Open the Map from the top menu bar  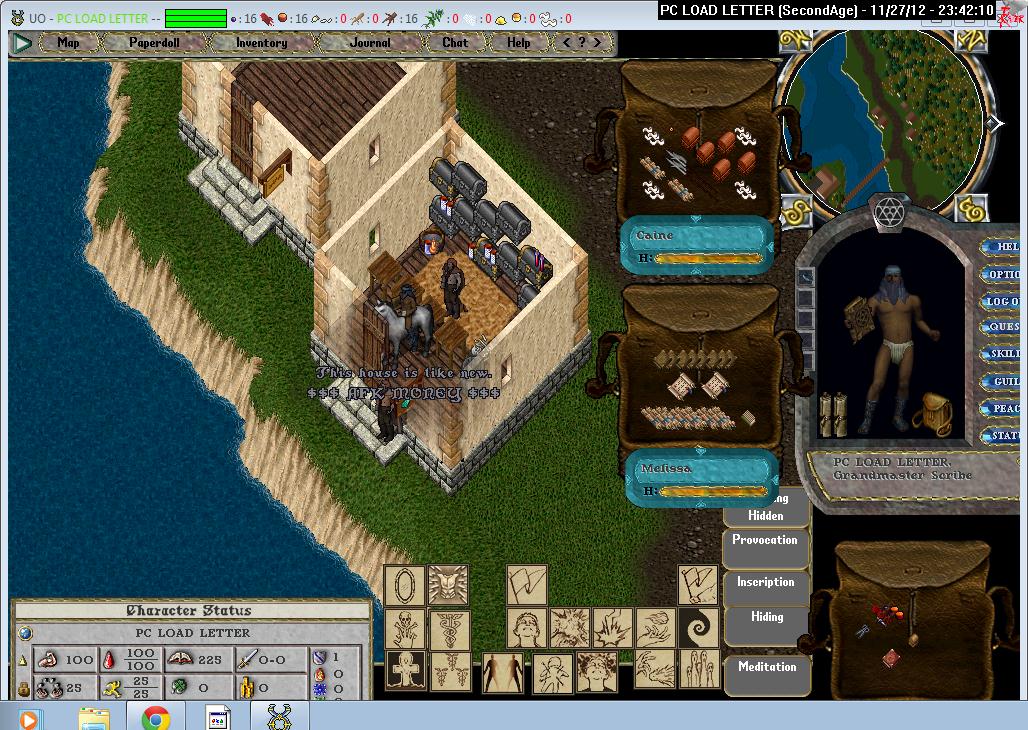point(68,43)
